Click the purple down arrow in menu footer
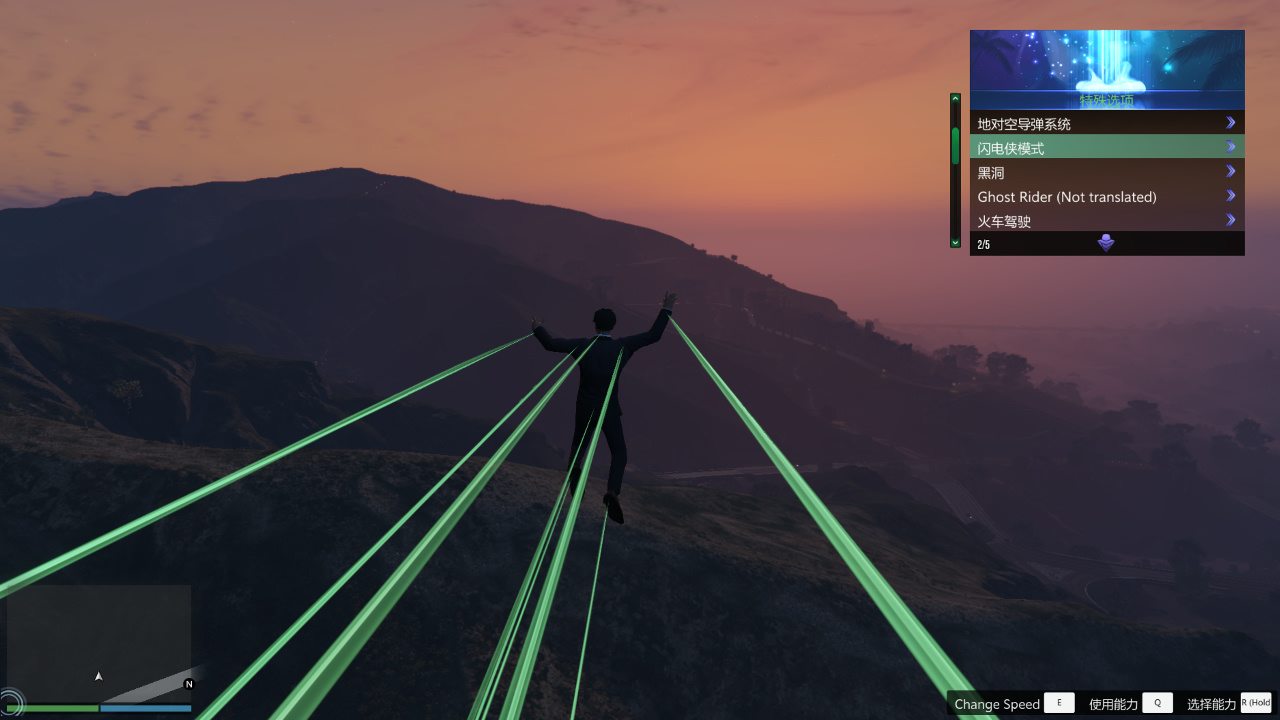The height and width of the screenshot is (720, 1280). point(1106,243)
